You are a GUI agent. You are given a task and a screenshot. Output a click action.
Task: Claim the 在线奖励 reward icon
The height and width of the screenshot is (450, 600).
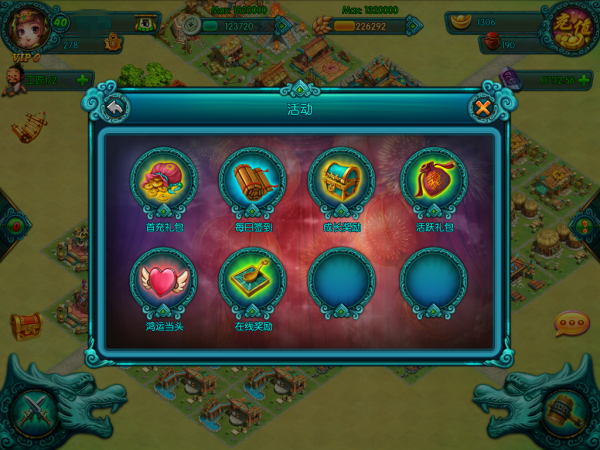252,281
